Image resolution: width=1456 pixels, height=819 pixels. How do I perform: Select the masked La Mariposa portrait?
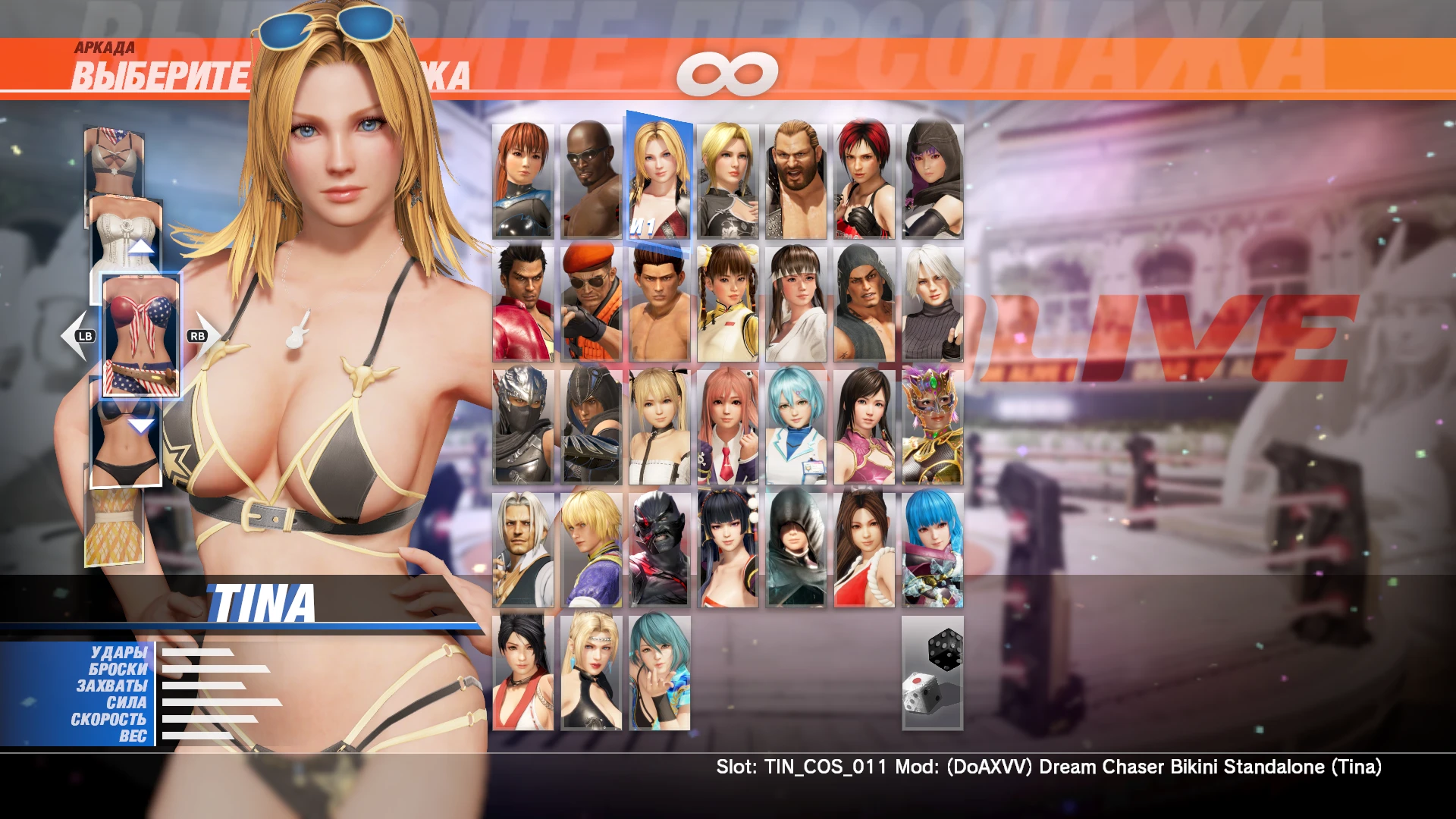931,425
